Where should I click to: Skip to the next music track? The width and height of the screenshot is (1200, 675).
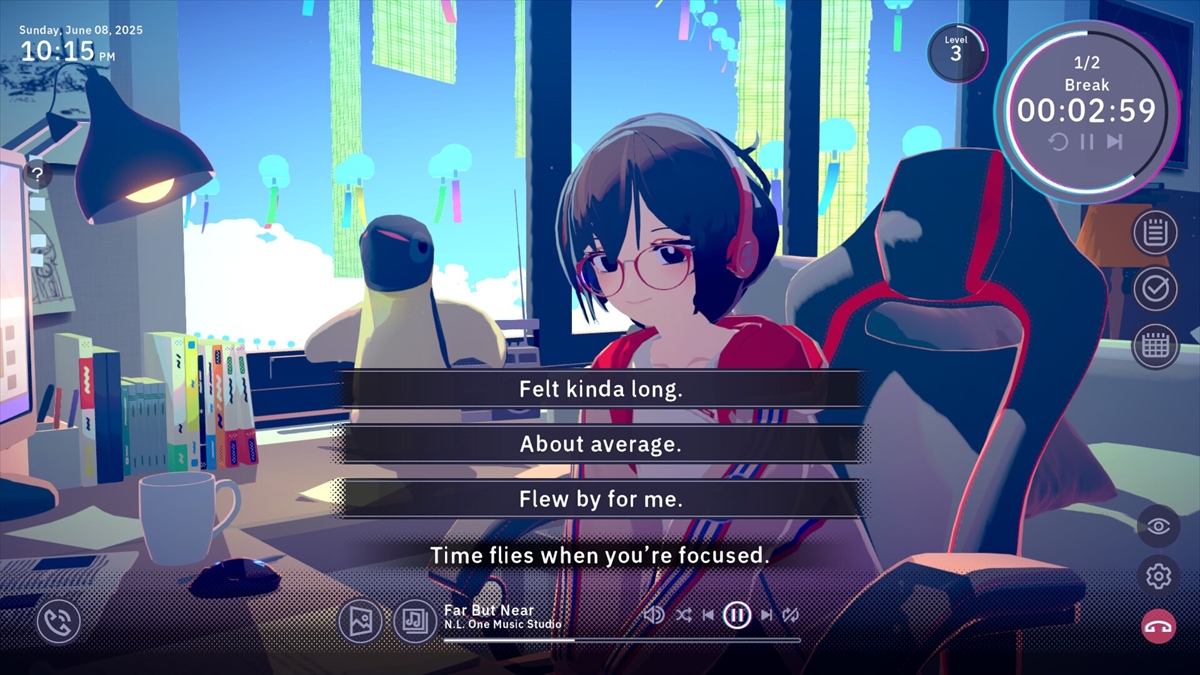coord(766,615)
